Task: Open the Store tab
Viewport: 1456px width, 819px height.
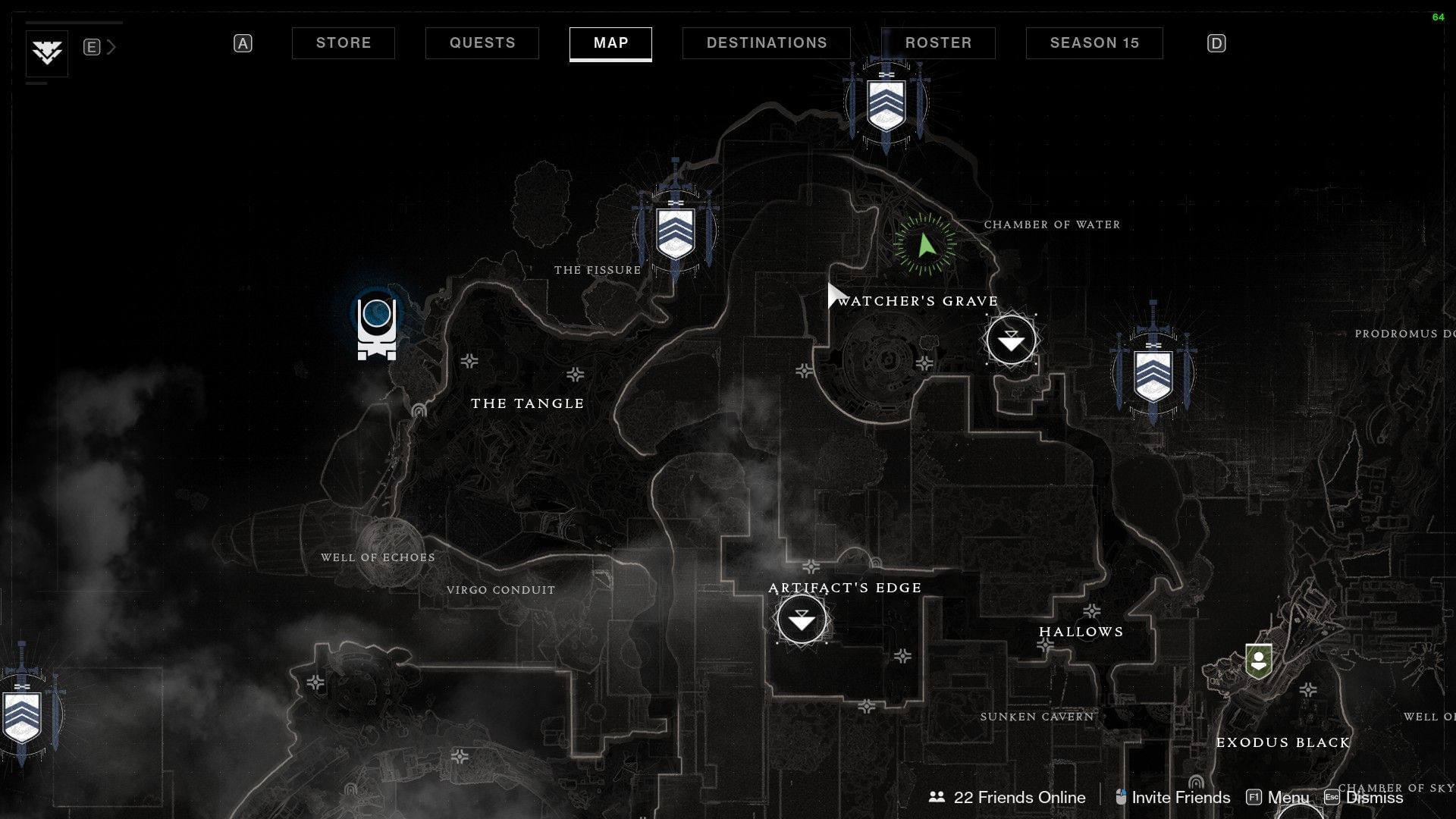Action: click(x=343, y=43)
